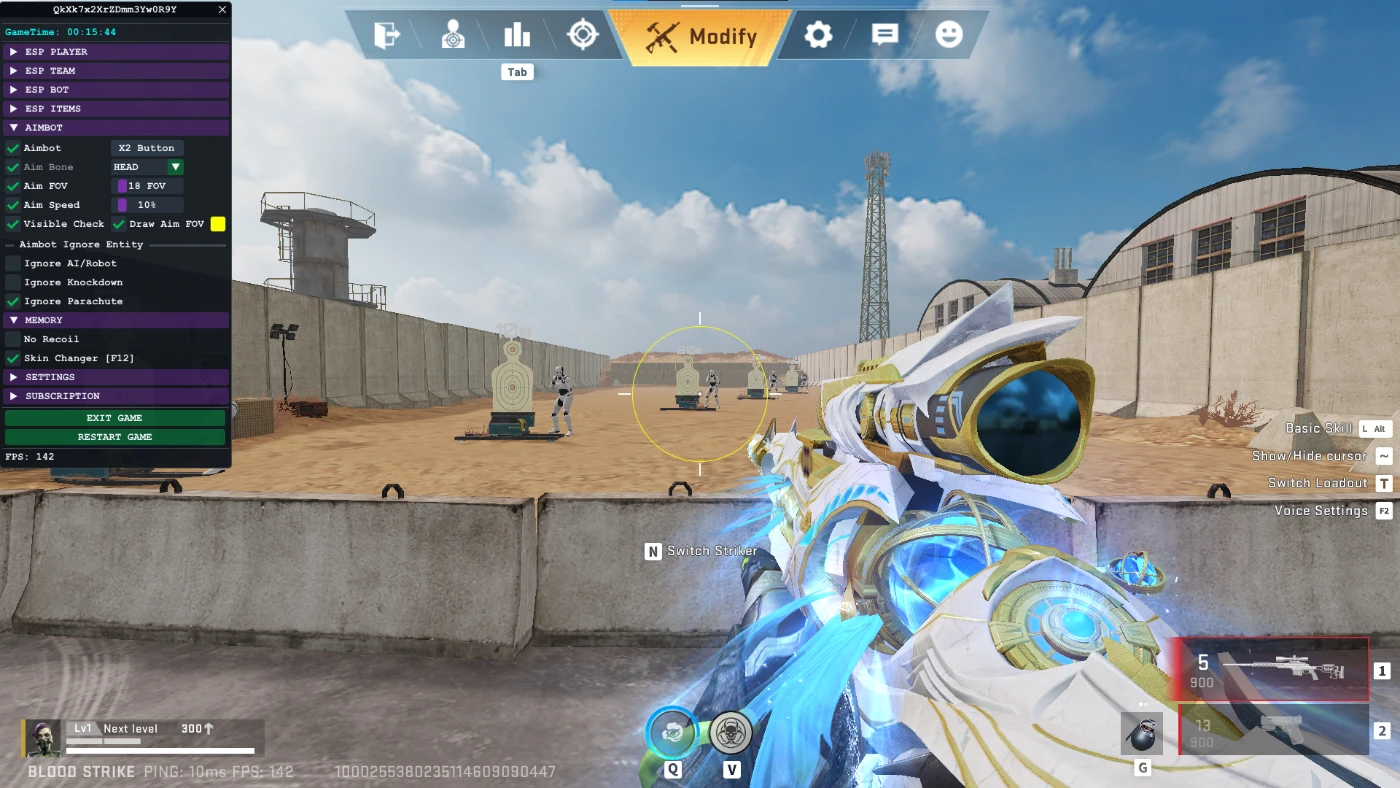1400x788 pixels.
Task: Open the emote smiley icon
Action: 948,35
